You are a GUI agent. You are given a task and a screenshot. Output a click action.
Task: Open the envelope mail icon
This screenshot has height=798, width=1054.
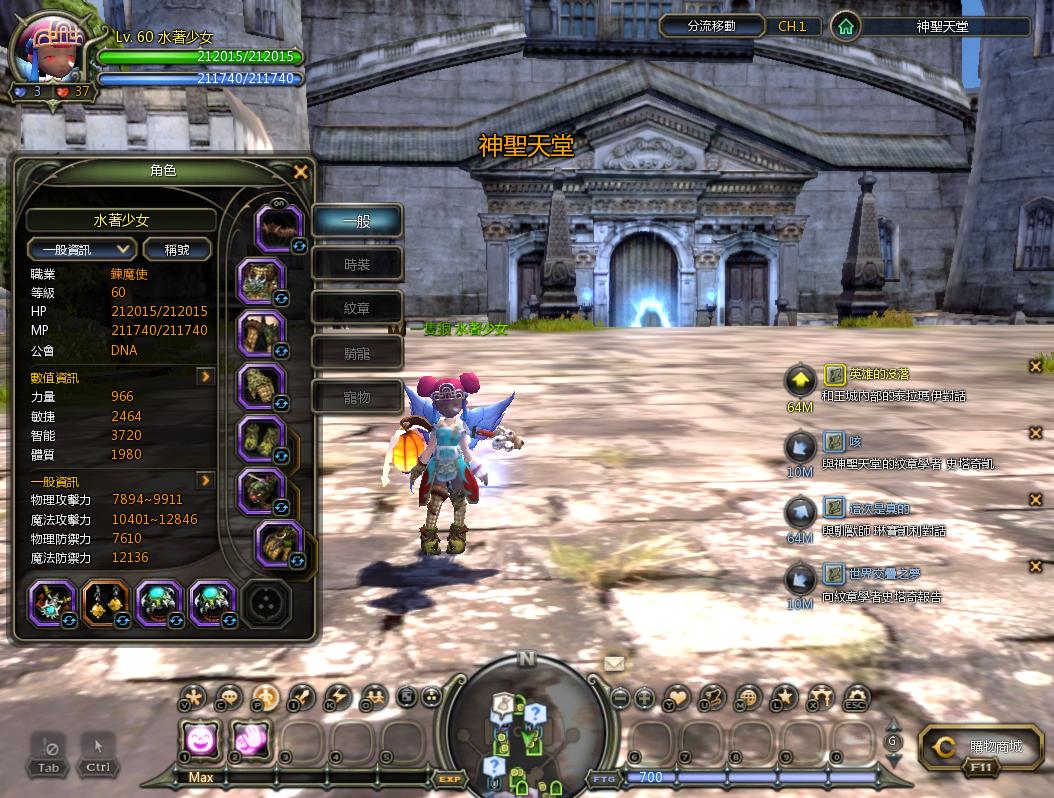click(x=613, y=663)
